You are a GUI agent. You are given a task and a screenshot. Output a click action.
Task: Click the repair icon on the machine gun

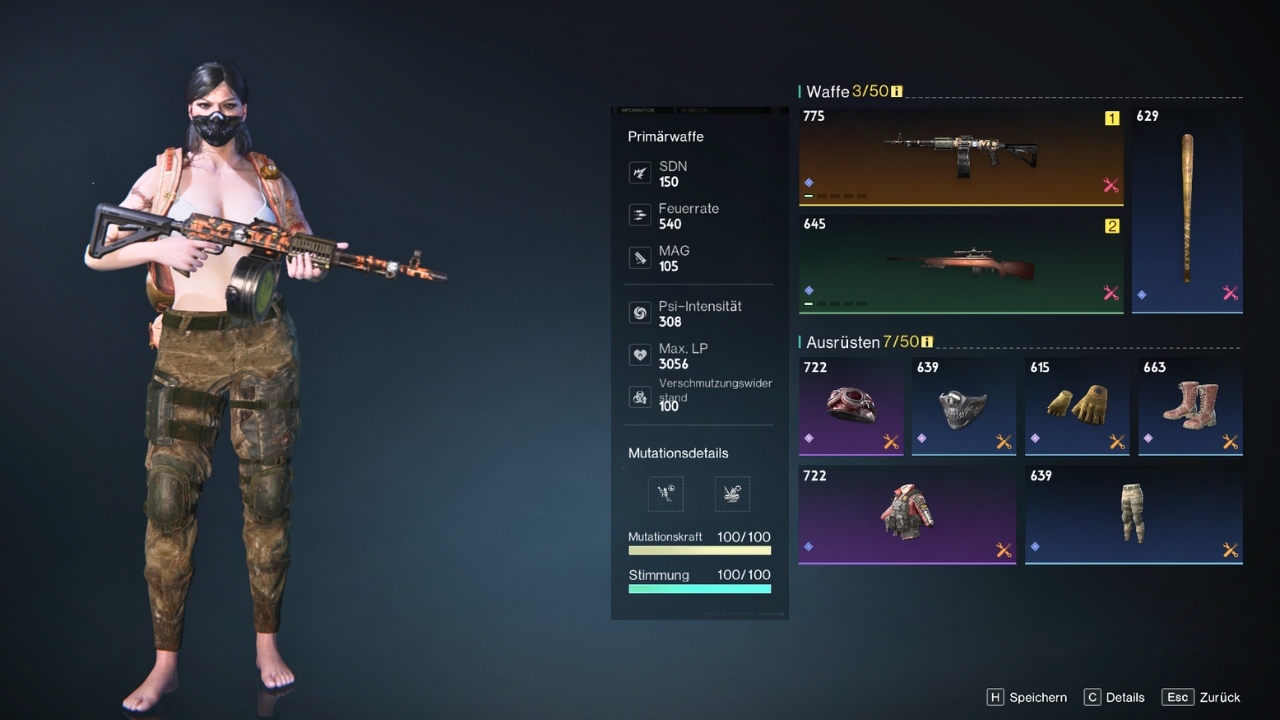(x=1110, y=185)
